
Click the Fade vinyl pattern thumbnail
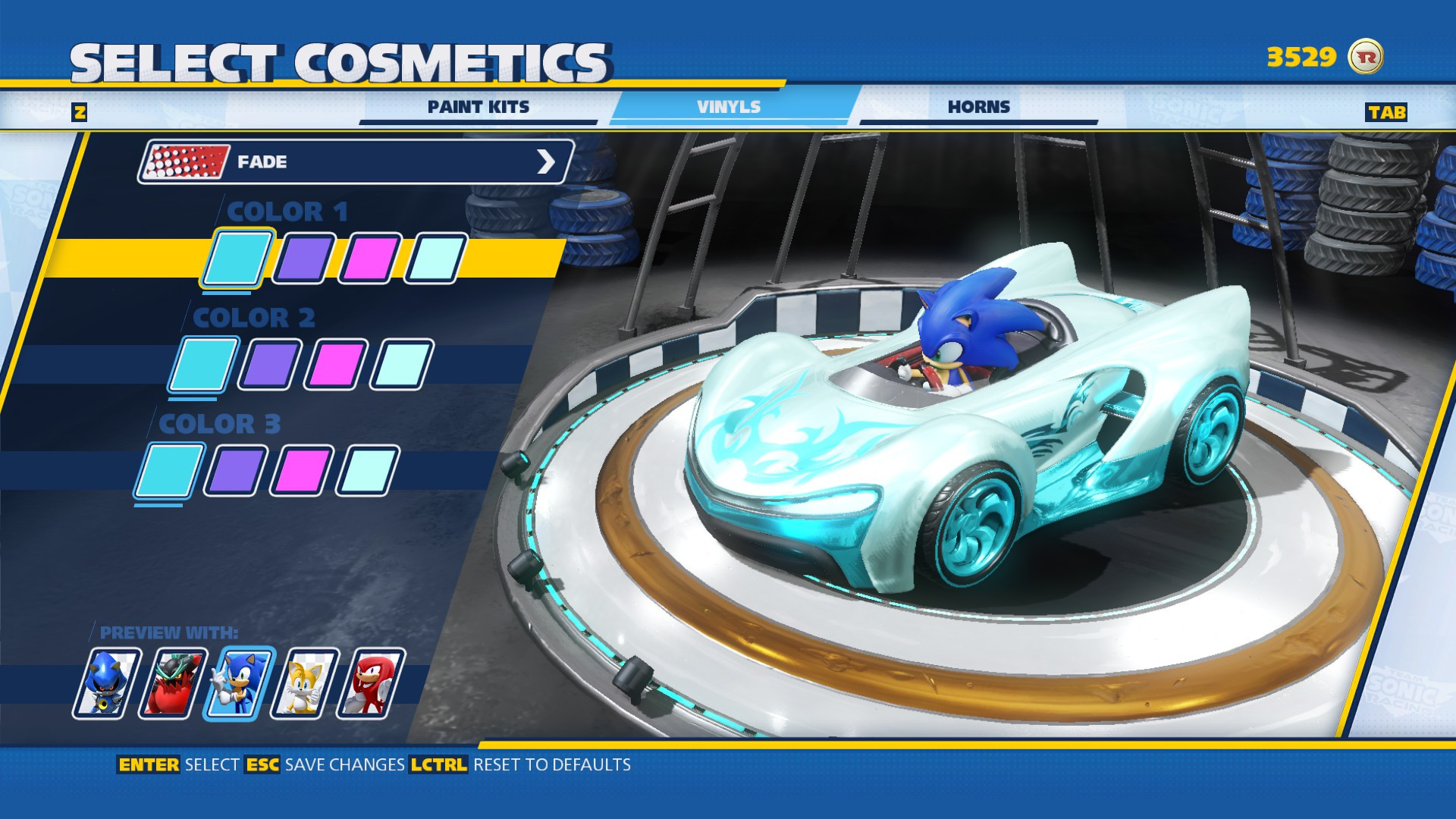coord(184,161)
